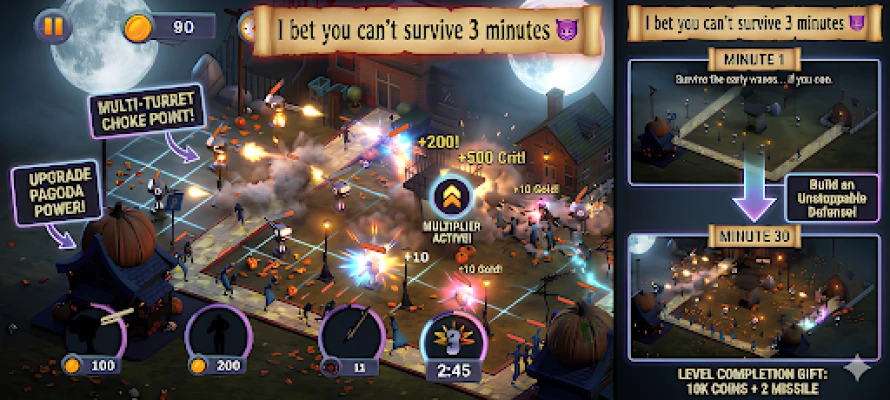Screen dimensions: 890x400
Task: Pause the game with the pause button
Action: click(52, 27)
